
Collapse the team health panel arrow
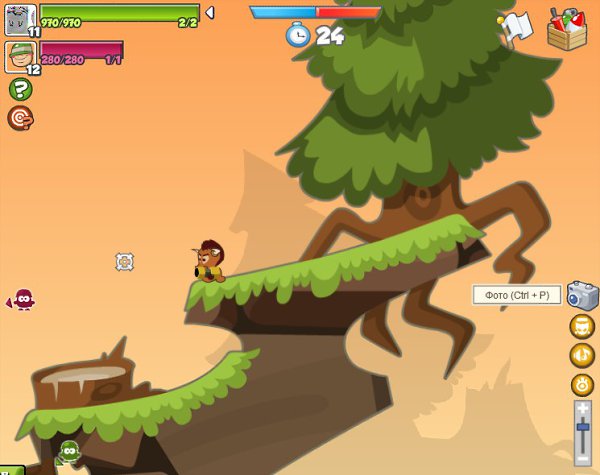click(209, 13)
